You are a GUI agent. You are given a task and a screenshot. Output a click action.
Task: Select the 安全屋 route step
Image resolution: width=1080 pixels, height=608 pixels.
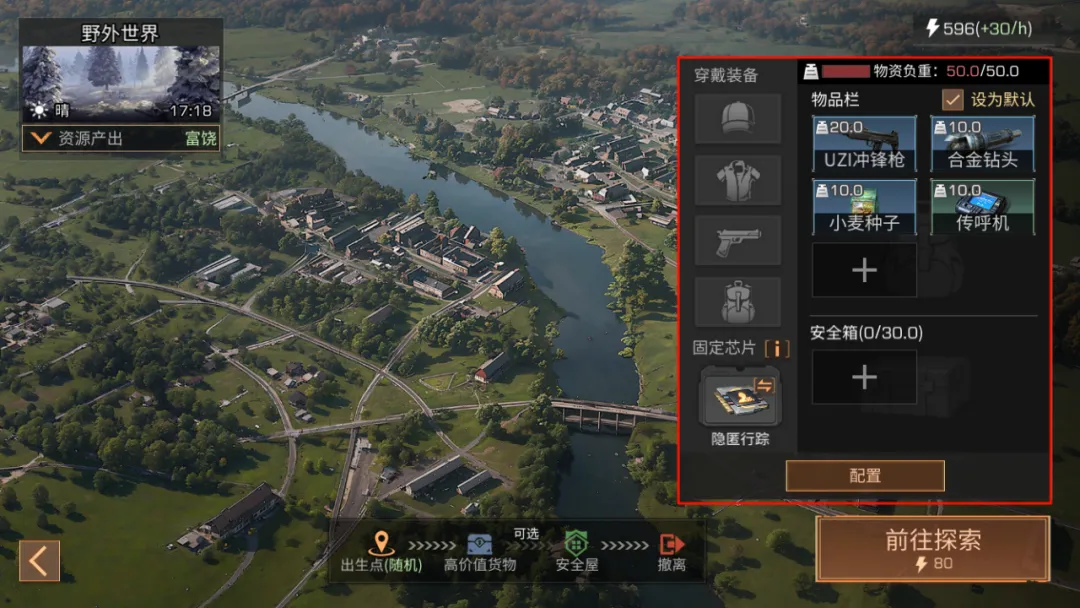[577, 551]
